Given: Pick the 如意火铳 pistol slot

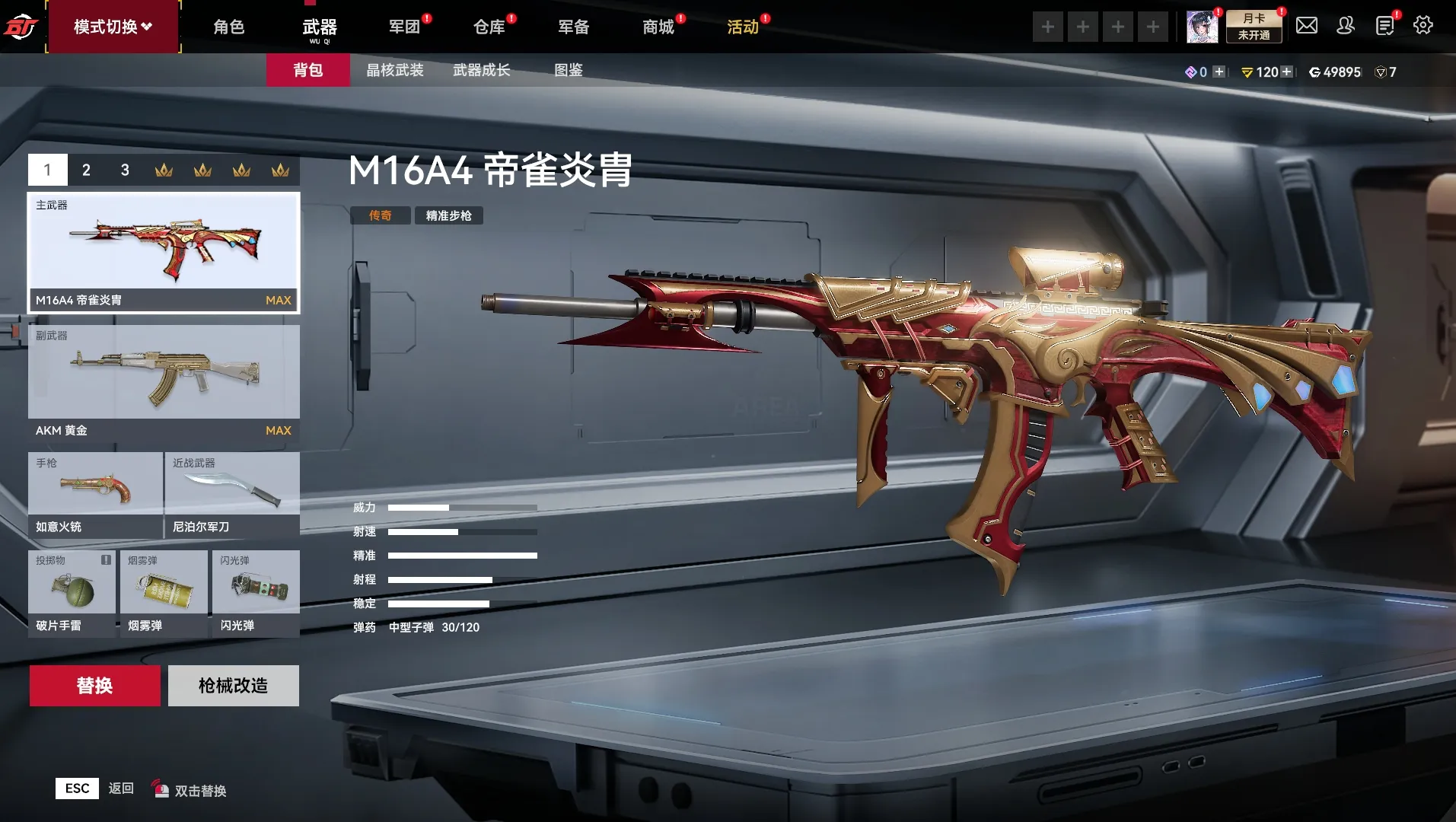Looking at the screenshot, I should point(95,495).
